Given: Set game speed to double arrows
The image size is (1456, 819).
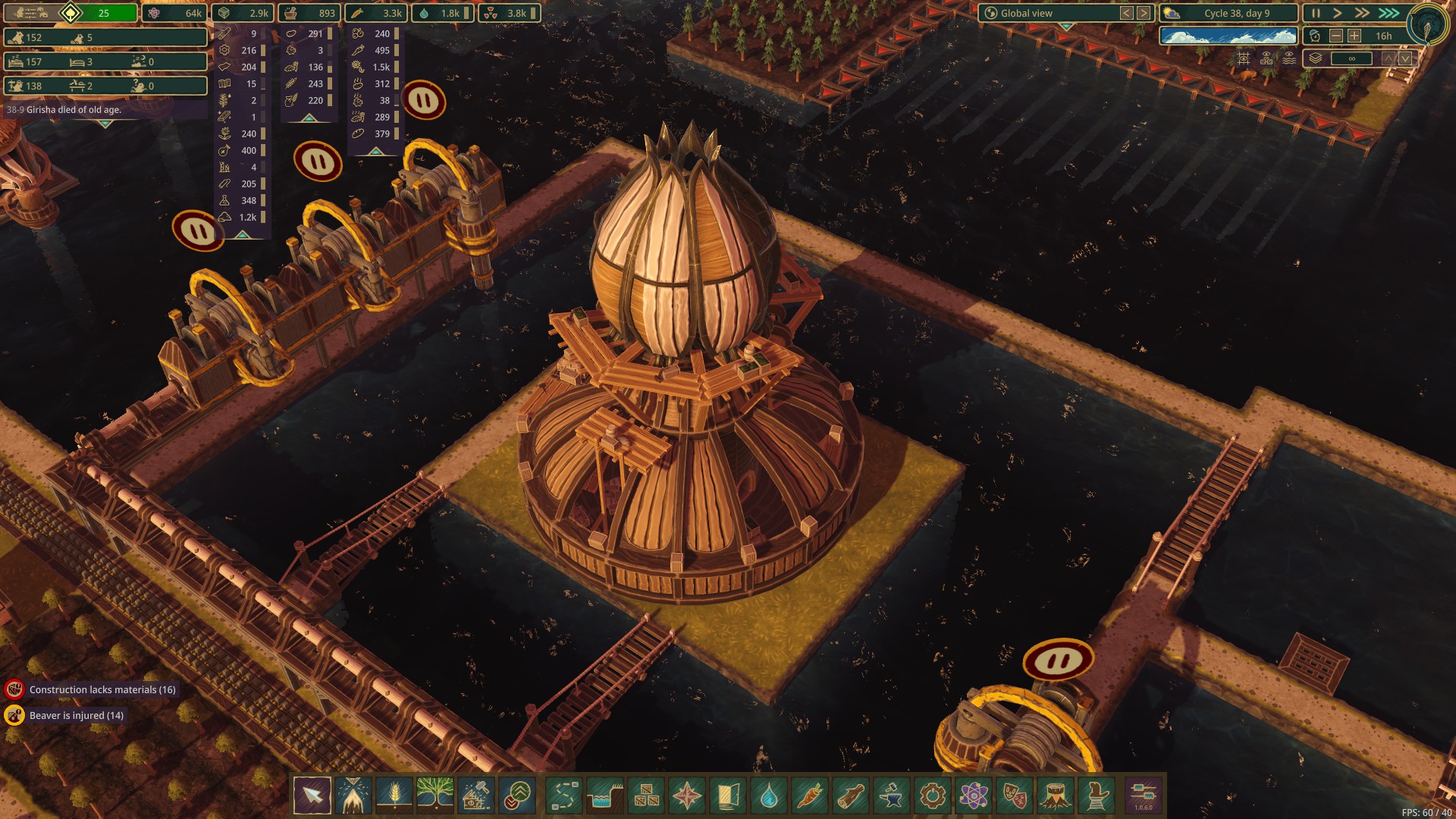Looking at the screenshot, I should [1363, 13].
